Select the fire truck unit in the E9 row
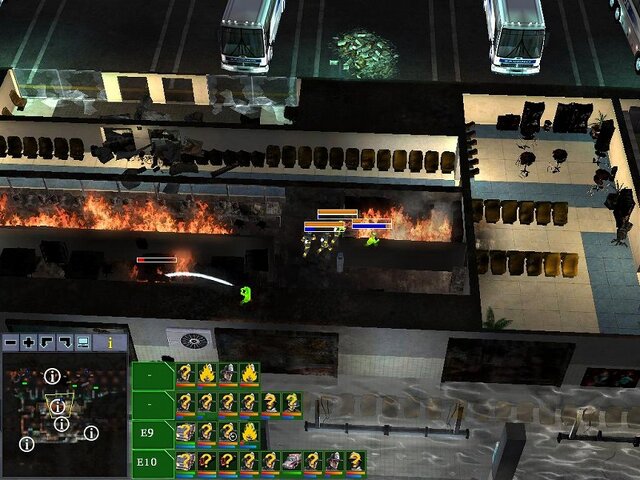Viewport: 640px width, 480px height. pos(186,433)
